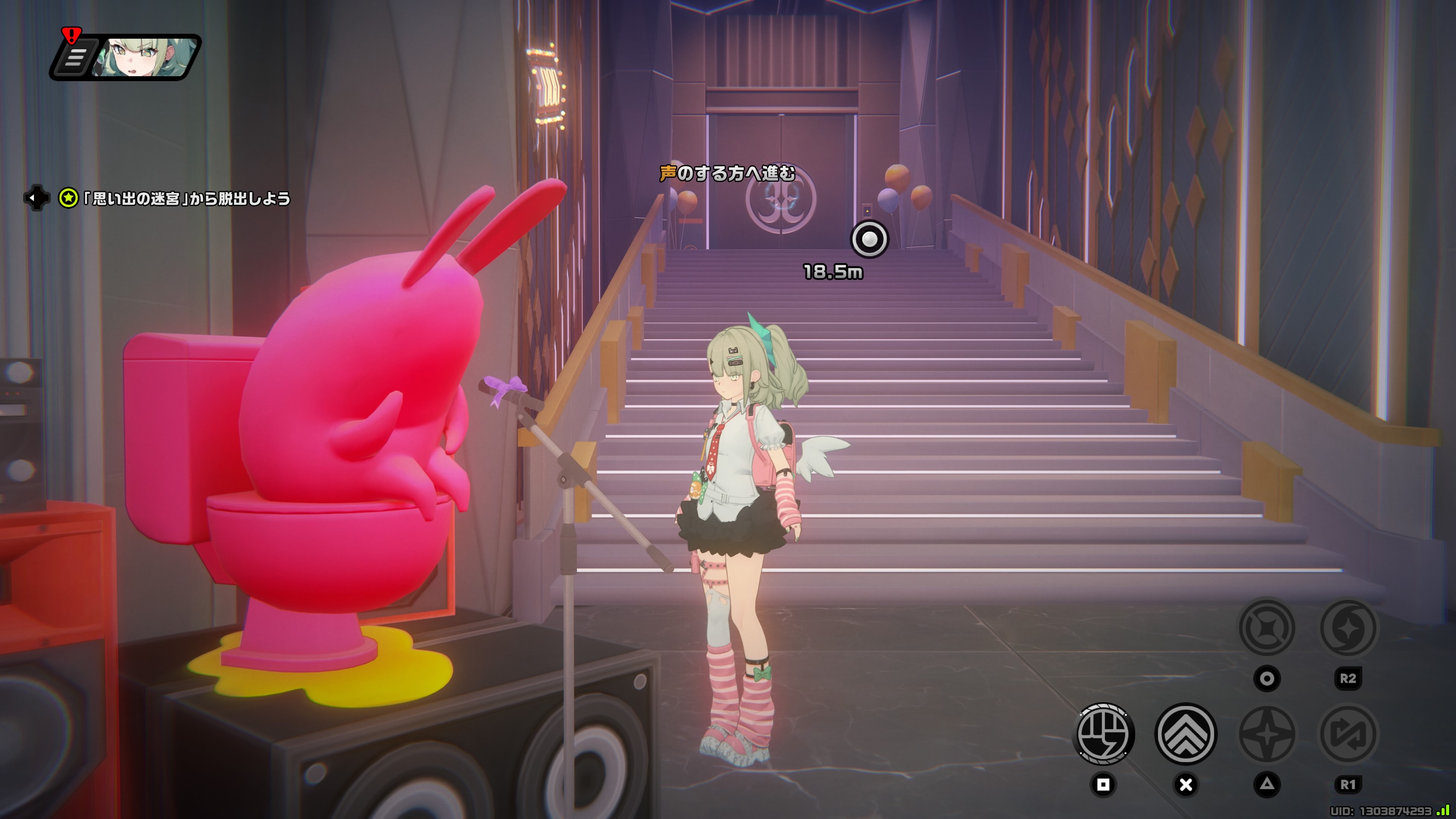Click the quest arrow toggle beside the objective
The image size is (1456, 819).
coord(36,198)
